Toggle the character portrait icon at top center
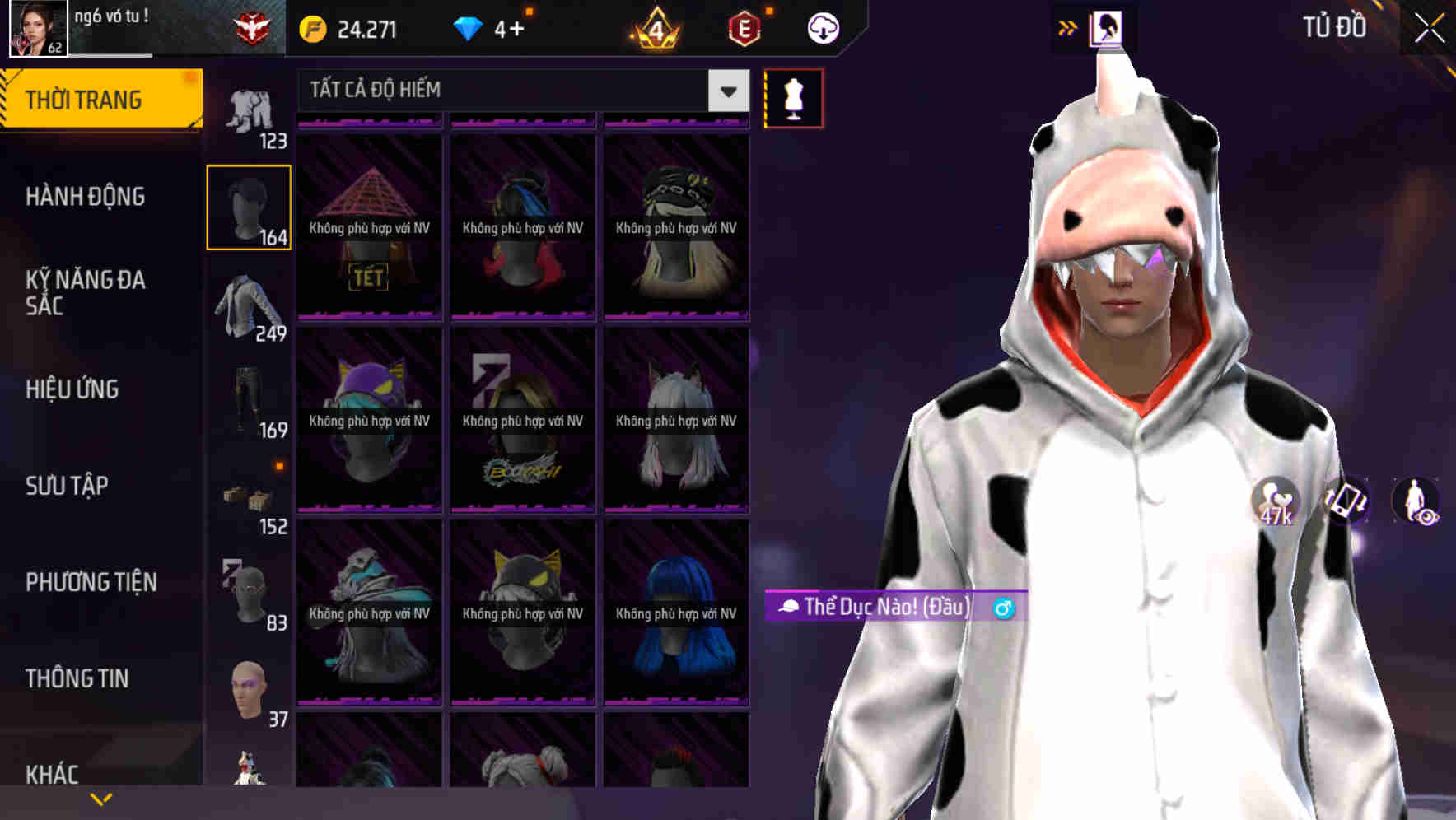 point(1107,27)
